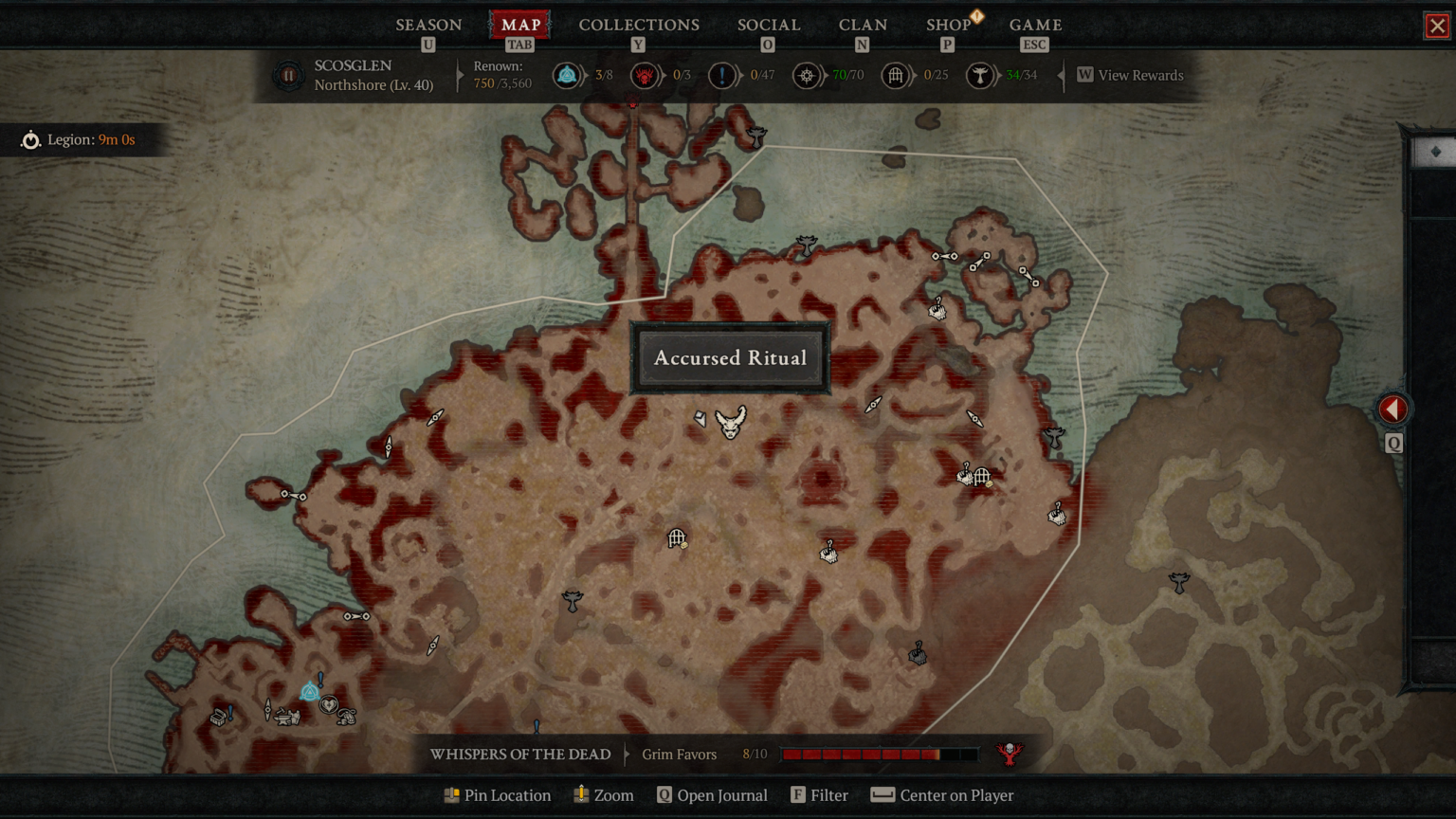Choose Open Journal in the bottom bar
Viewport: 1456px width, 819px height.
pyautogui.click(x=712, y=795)
